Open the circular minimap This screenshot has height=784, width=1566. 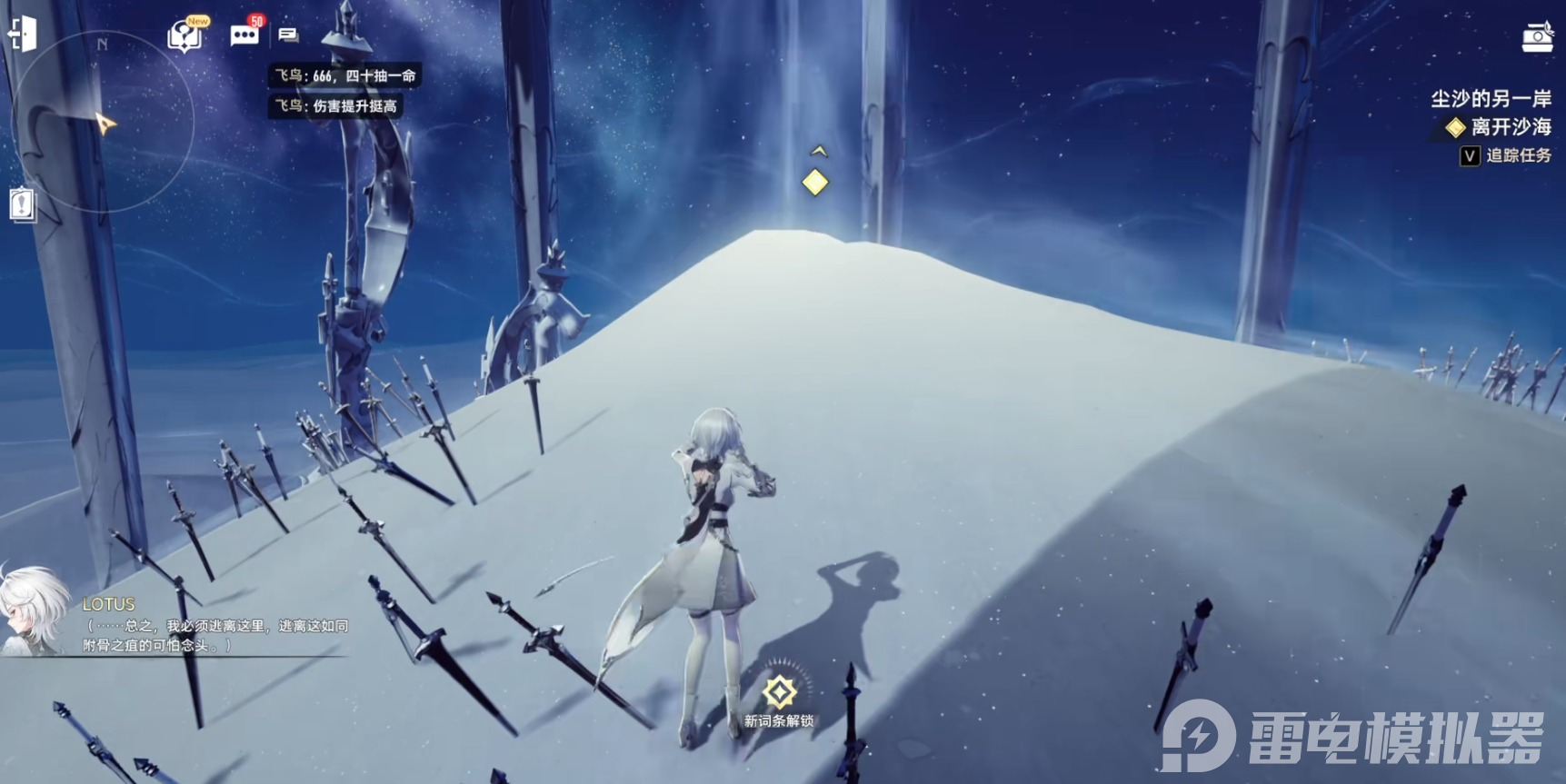pyautogui.click(x=102, y=121)
